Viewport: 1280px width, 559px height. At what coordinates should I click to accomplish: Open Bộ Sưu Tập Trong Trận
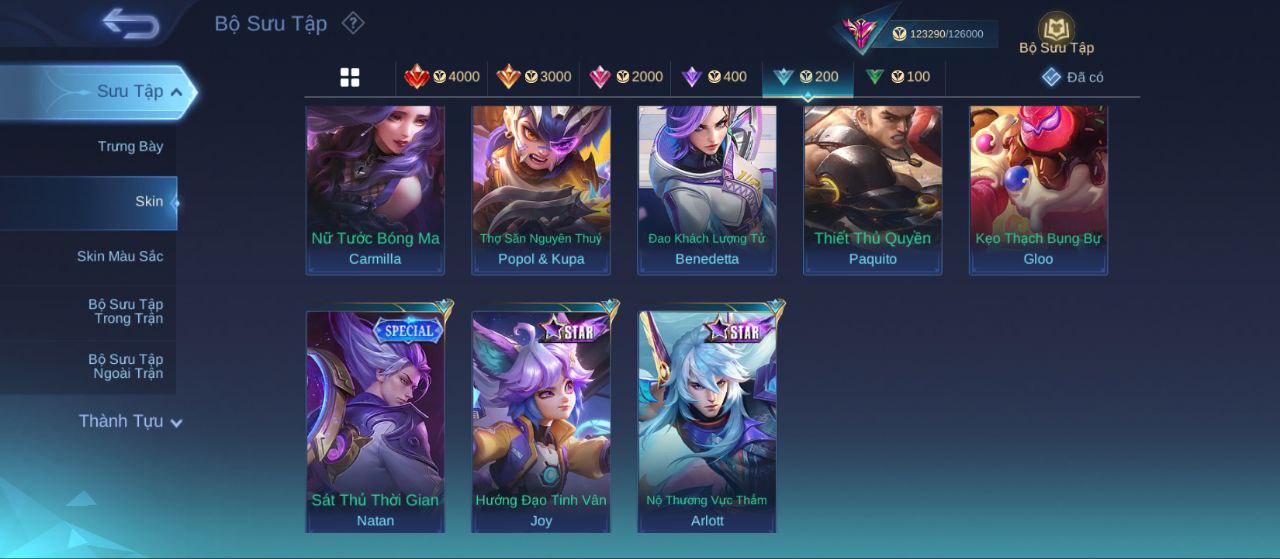pyautogui.click(x=125, y=311)
